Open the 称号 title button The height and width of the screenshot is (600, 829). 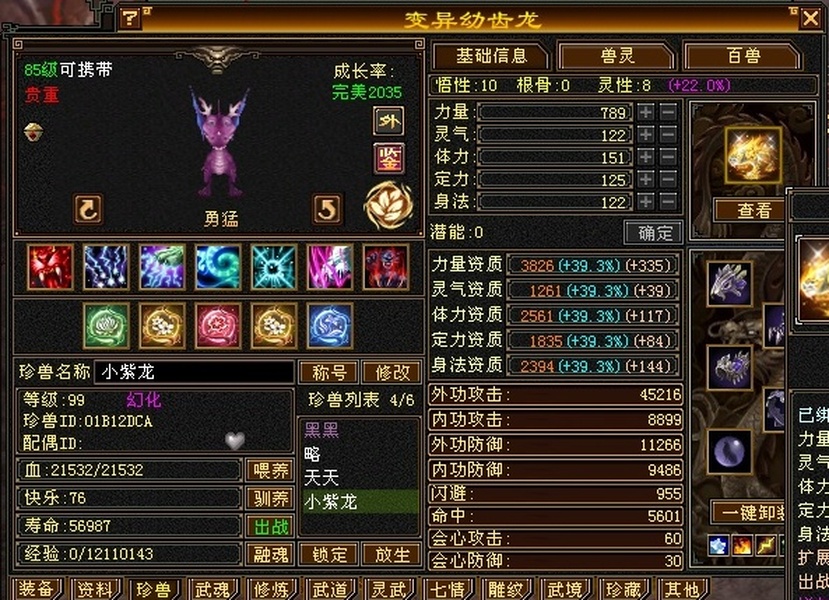pos(328,372)
